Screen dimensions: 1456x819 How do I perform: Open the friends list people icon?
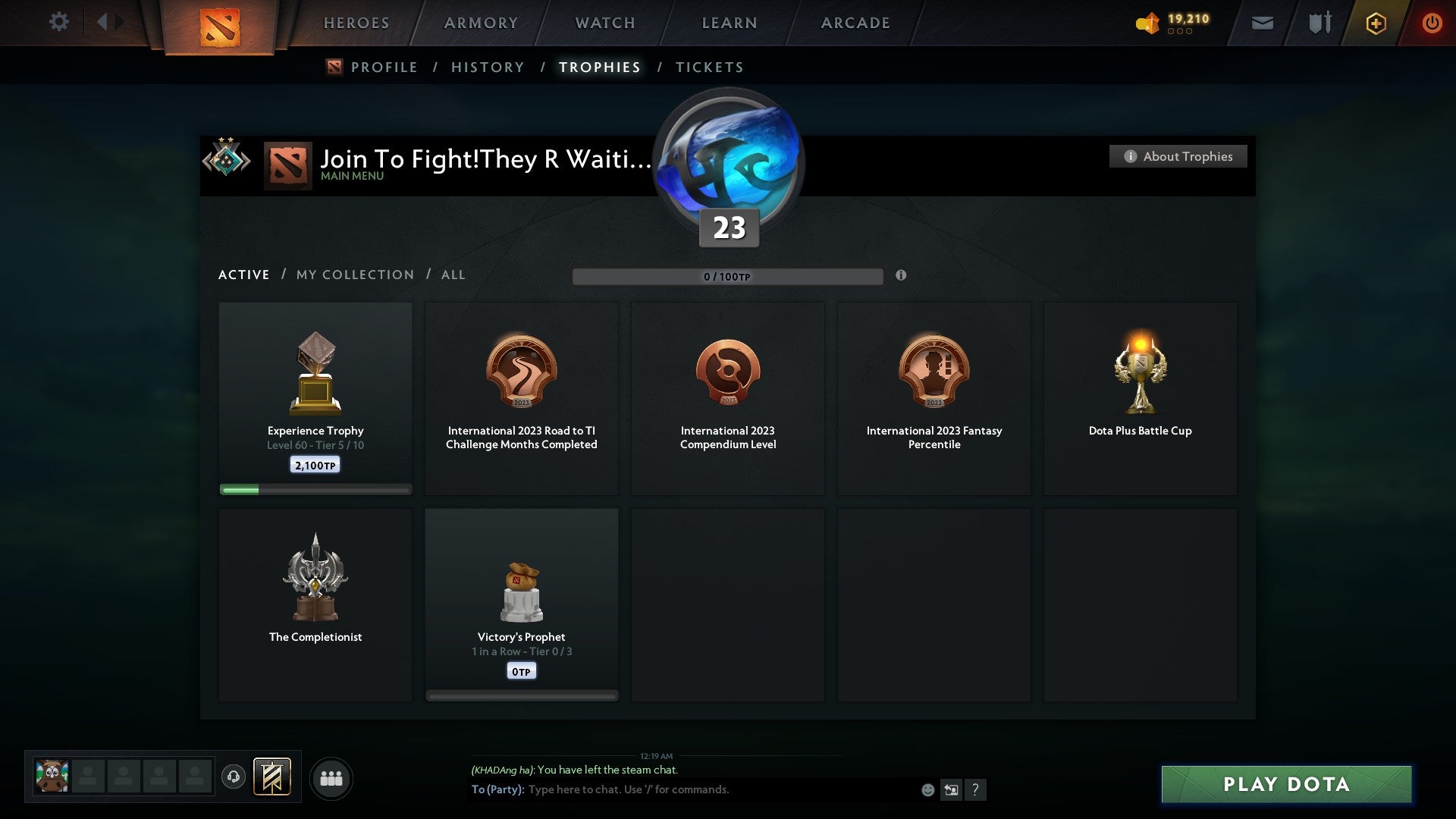[x=331, y=777]
